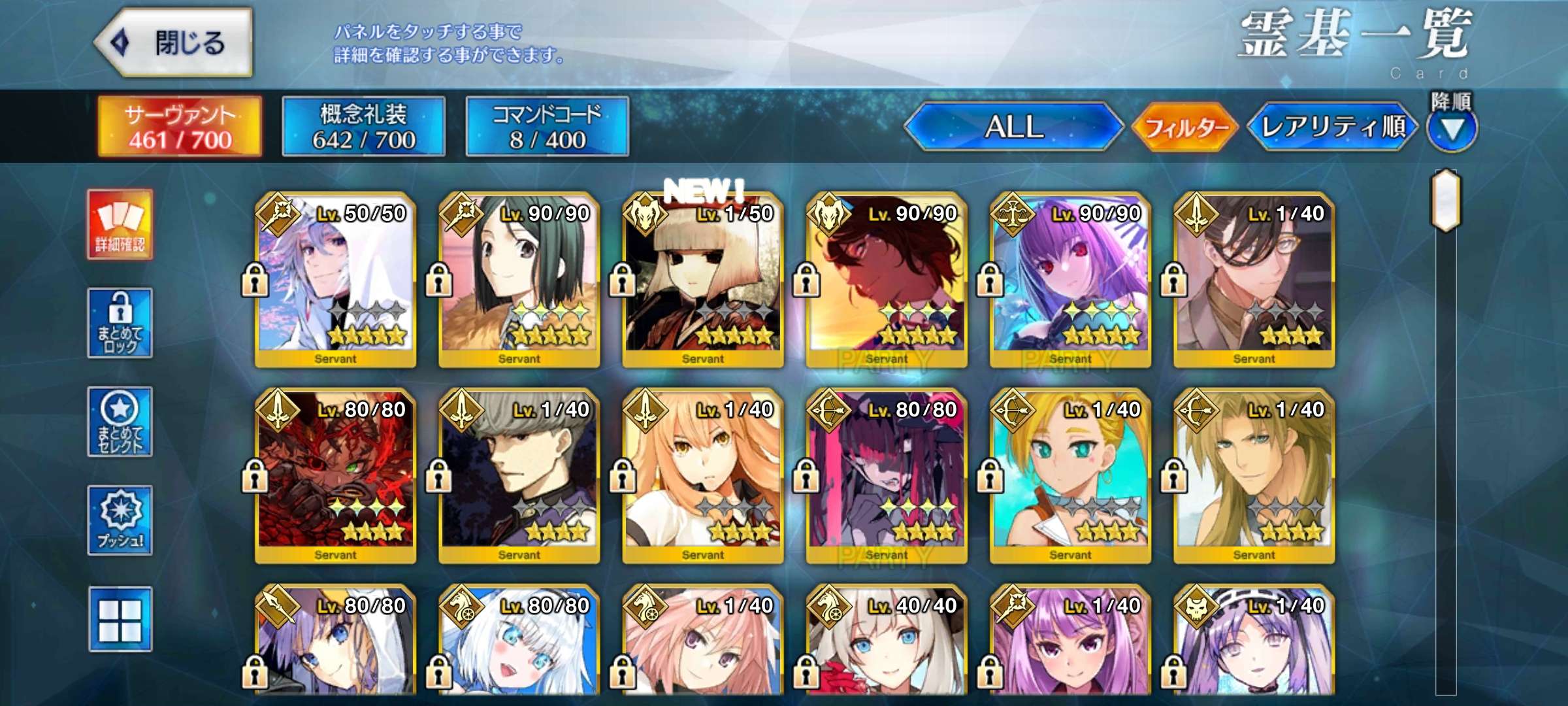Select the Lv. 50/50 white-haired caster card
The height and width of the screenshot is (706, 1568).
coord(336,280)
